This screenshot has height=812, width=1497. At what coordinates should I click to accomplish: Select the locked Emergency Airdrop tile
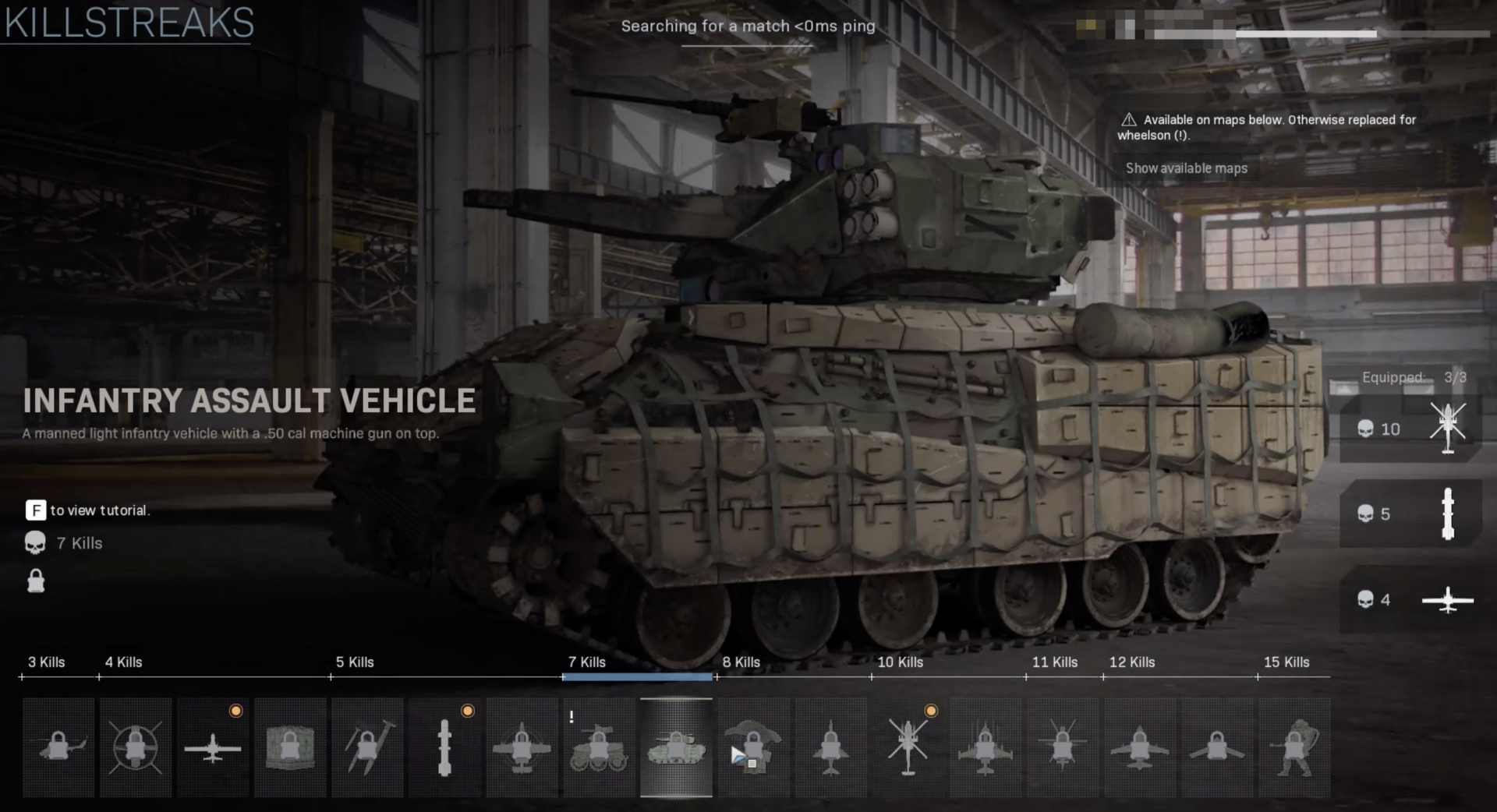click(x=753, y=747)
